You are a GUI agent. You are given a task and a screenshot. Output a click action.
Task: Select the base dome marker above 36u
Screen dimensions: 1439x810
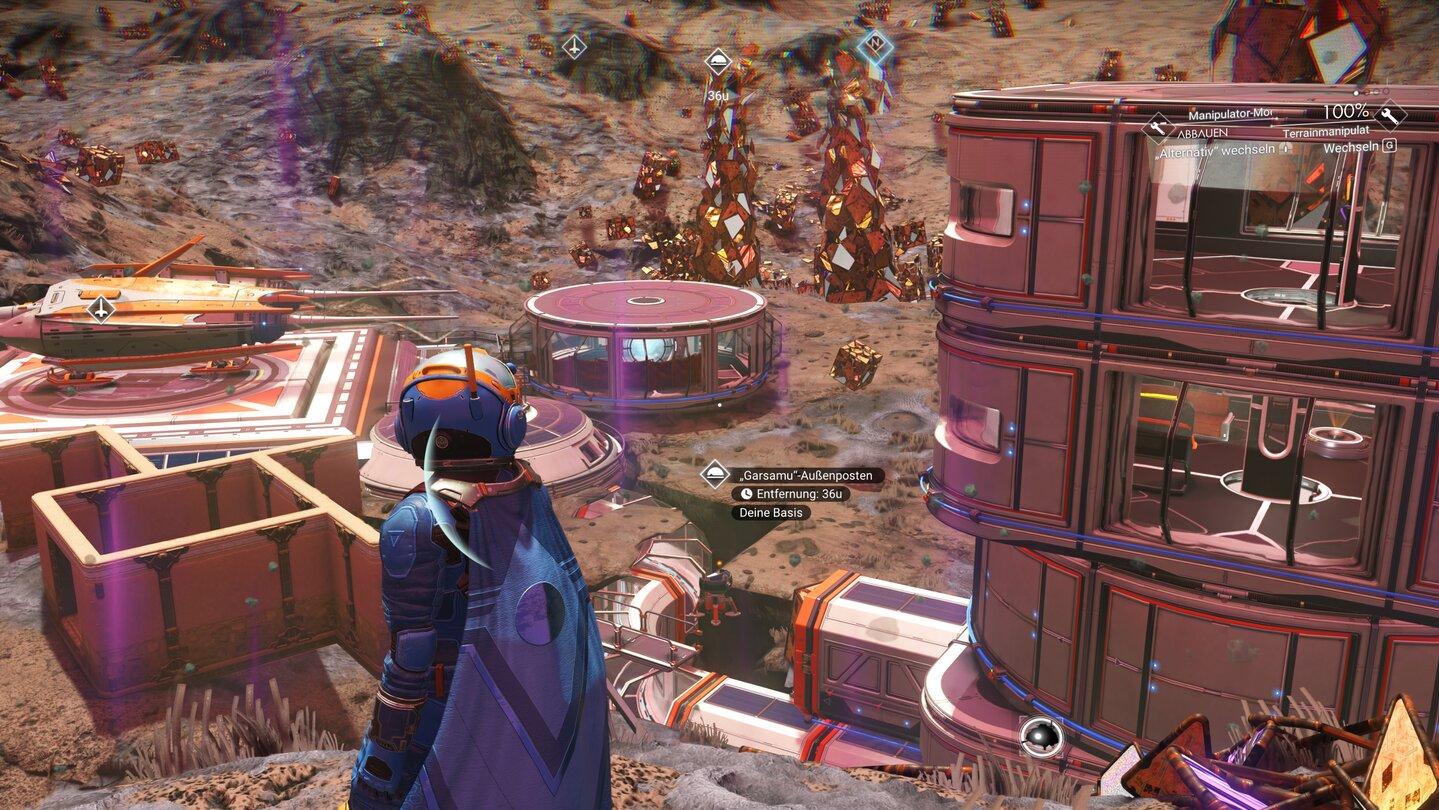click(x=717, y=62)
